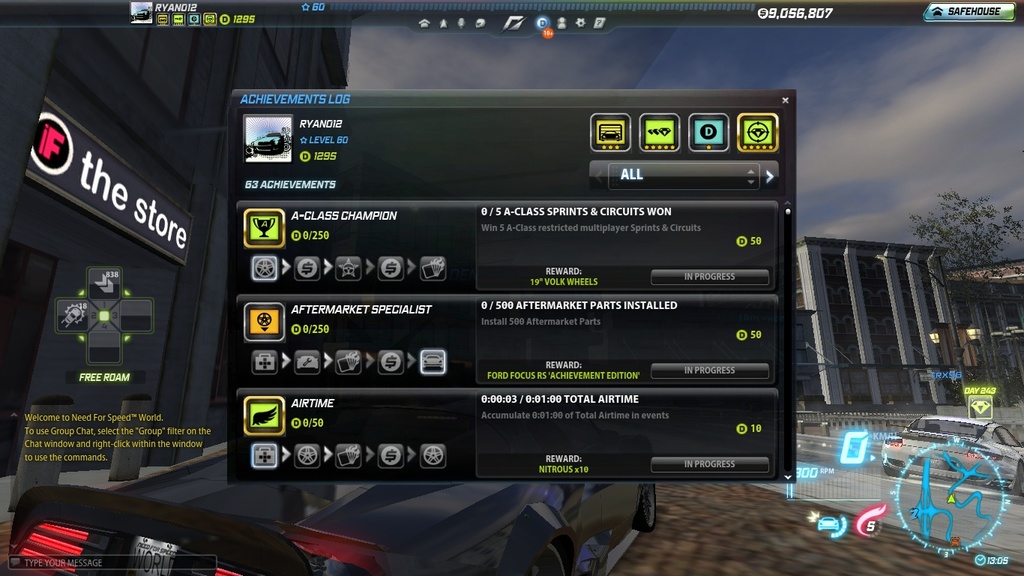Select the diamonds badge icon

(x=659, y=132)
